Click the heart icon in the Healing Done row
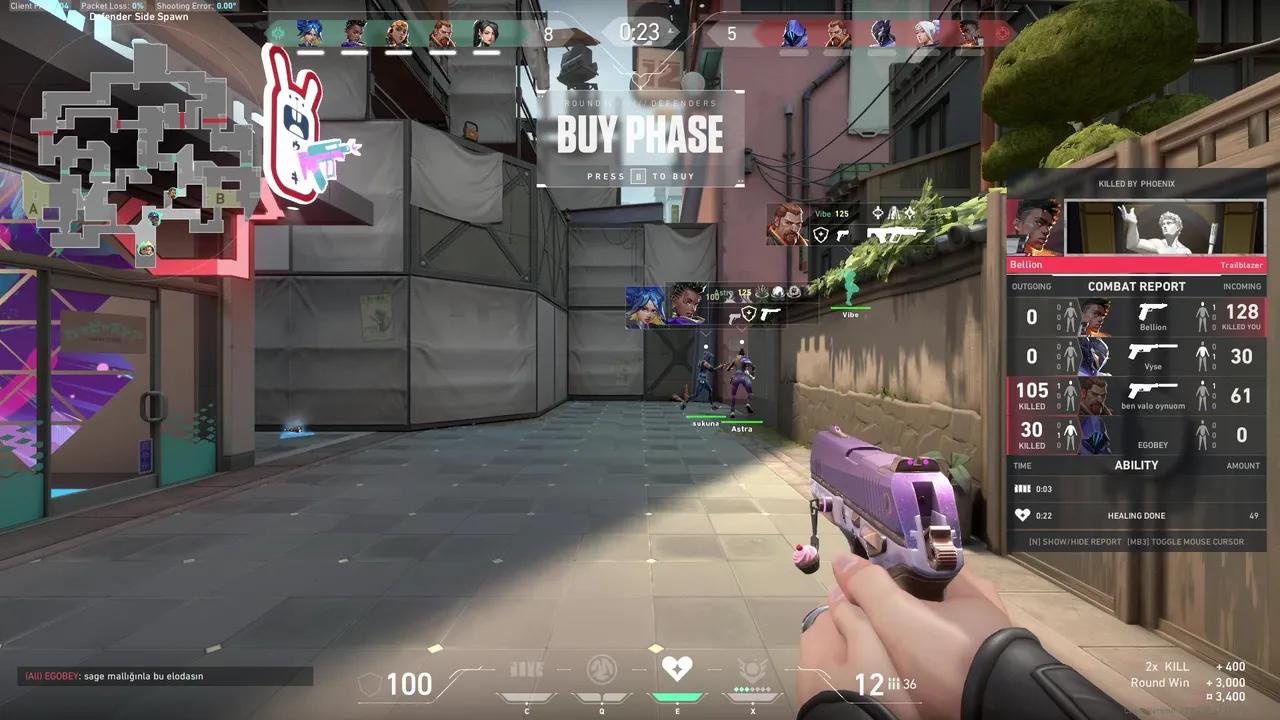The image size is (1280, 720). [x=1023, y=515]
